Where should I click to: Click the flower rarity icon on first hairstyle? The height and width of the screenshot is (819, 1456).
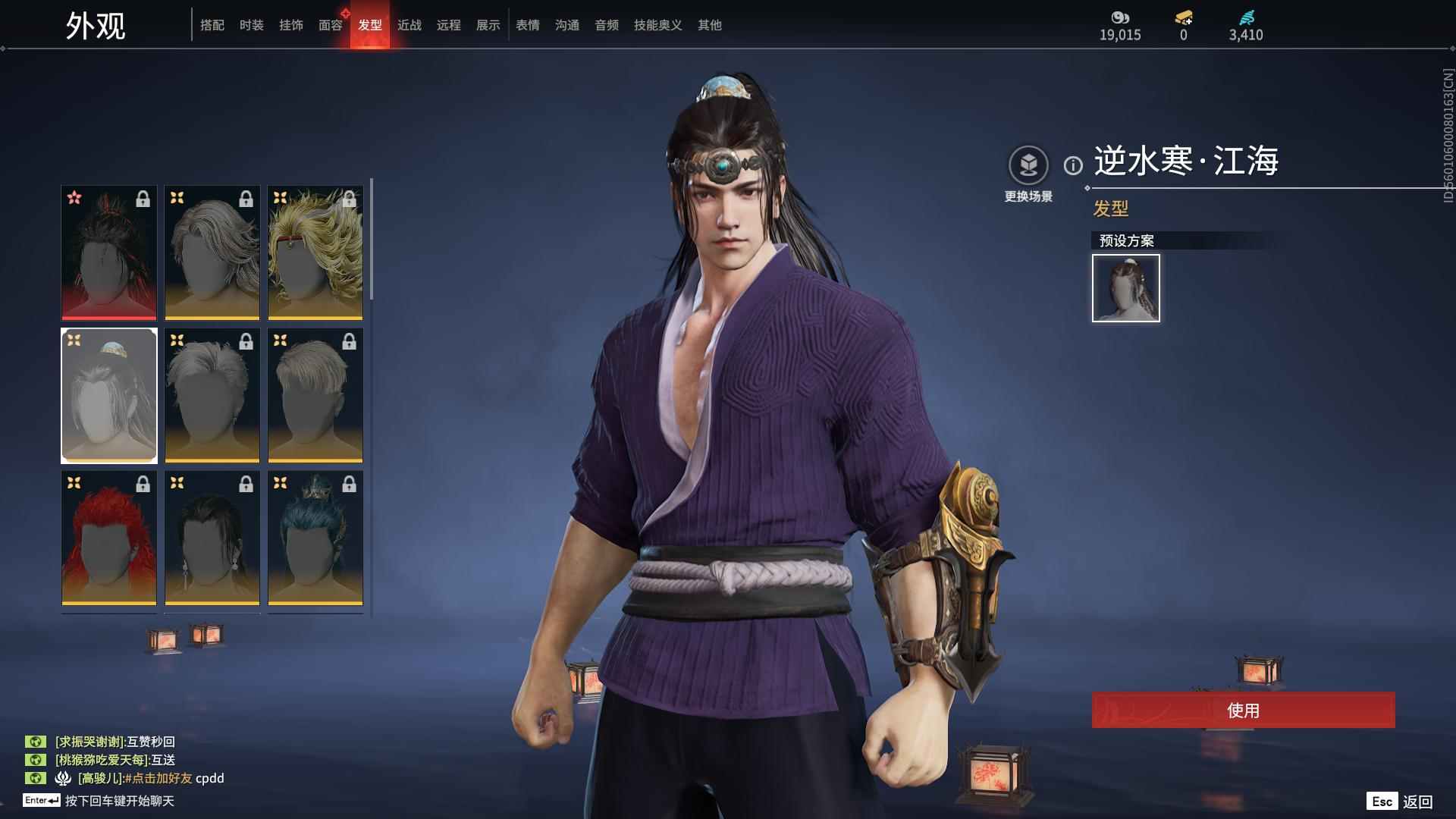tap(74, 199)
